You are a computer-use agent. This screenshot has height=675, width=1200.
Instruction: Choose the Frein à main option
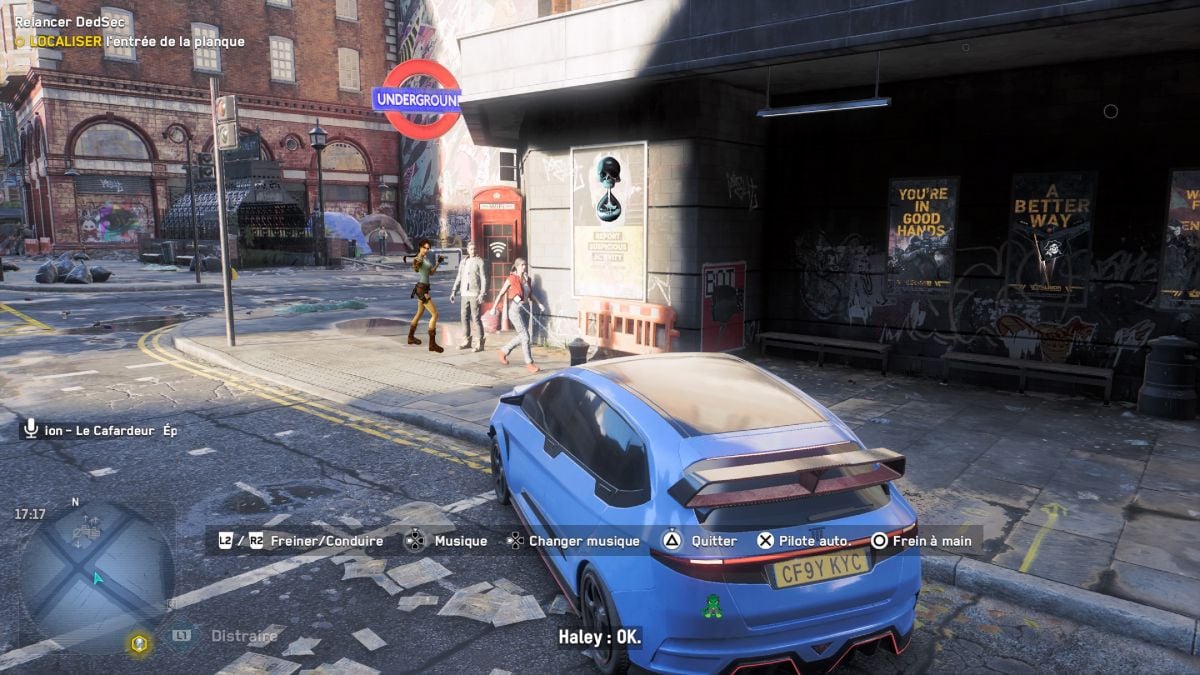pyautogui.click(x=920, y=541)
